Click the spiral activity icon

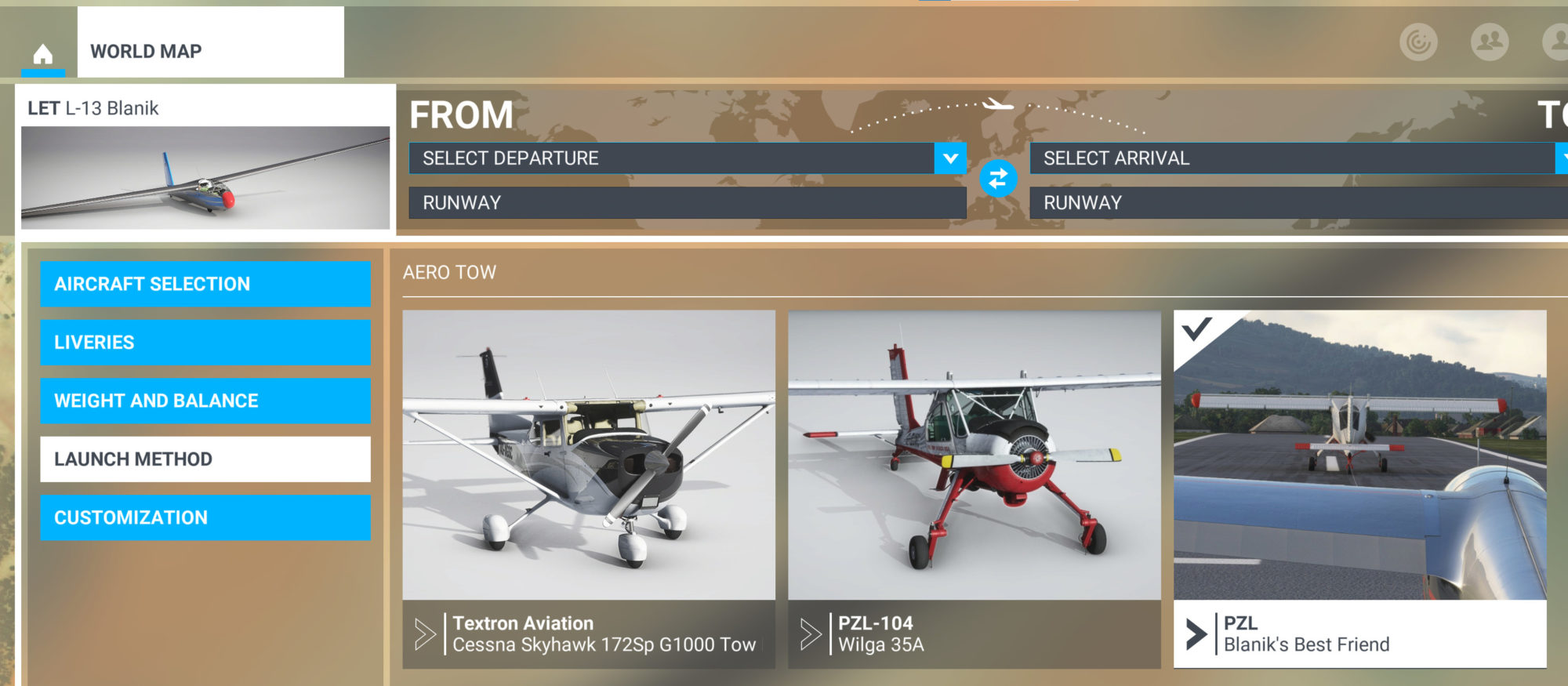[1418, 42]
